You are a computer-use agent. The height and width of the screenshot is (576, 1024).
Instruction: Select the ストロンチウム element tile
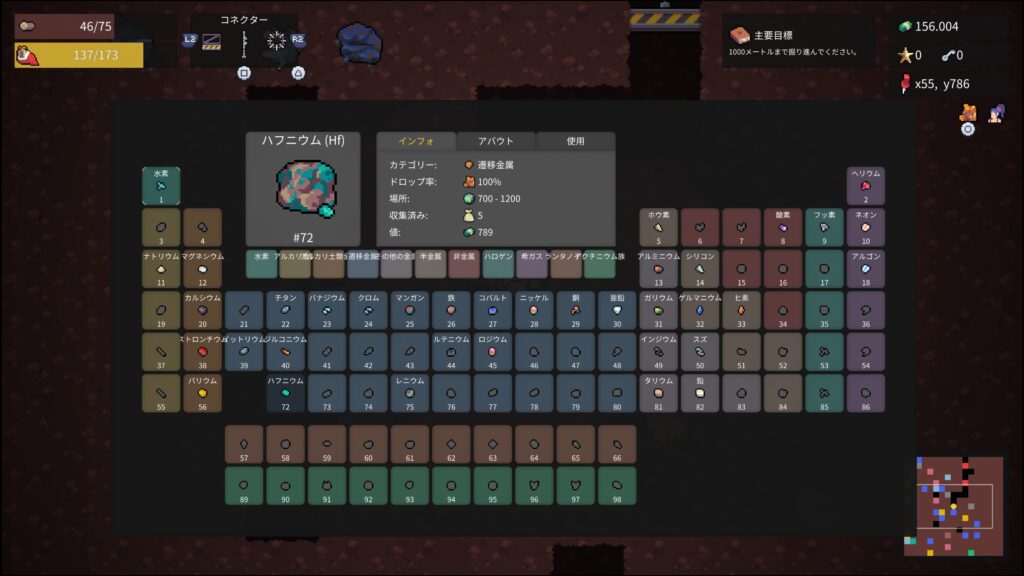tap(203, 352)
